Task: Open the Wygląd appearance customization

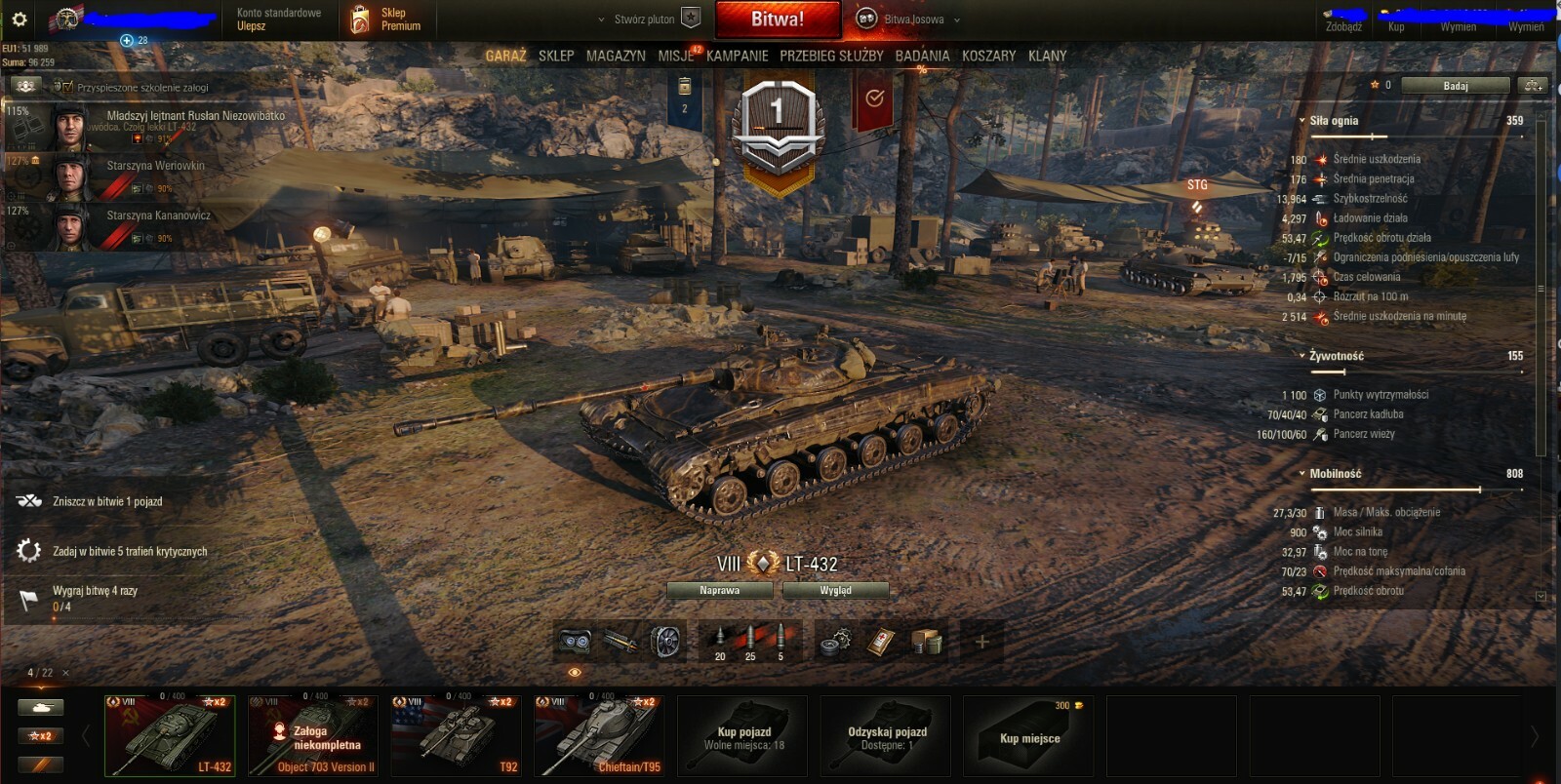Action: pyautogui.click(x=835, y=590)
